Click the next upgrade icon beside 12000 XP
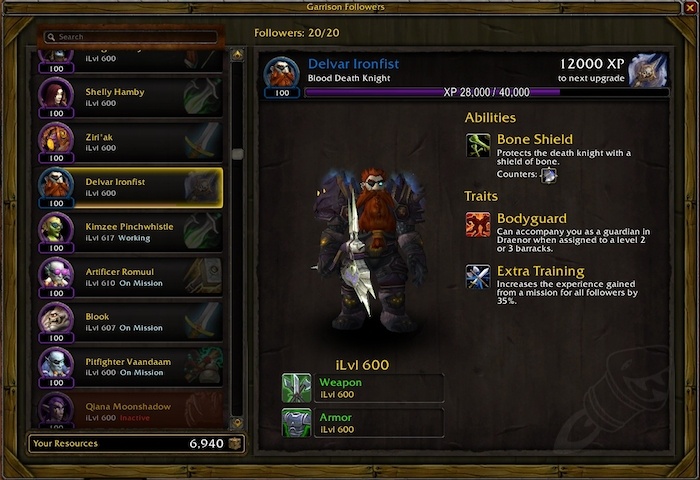This screenshot has width=700, height=480. tap(648, 70)
